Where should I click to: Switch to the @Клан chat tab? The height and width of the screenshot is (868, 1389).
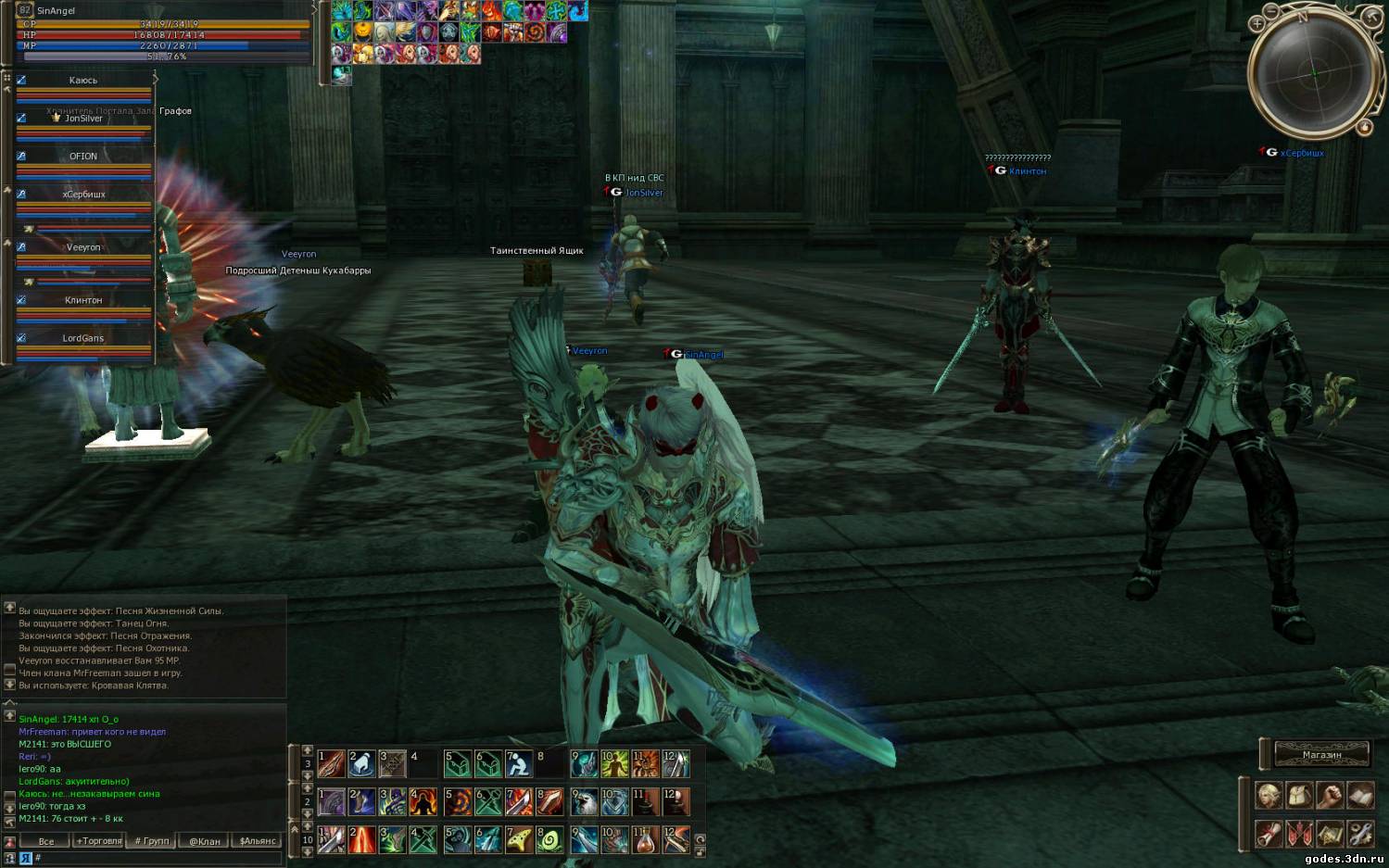point(205,841)
